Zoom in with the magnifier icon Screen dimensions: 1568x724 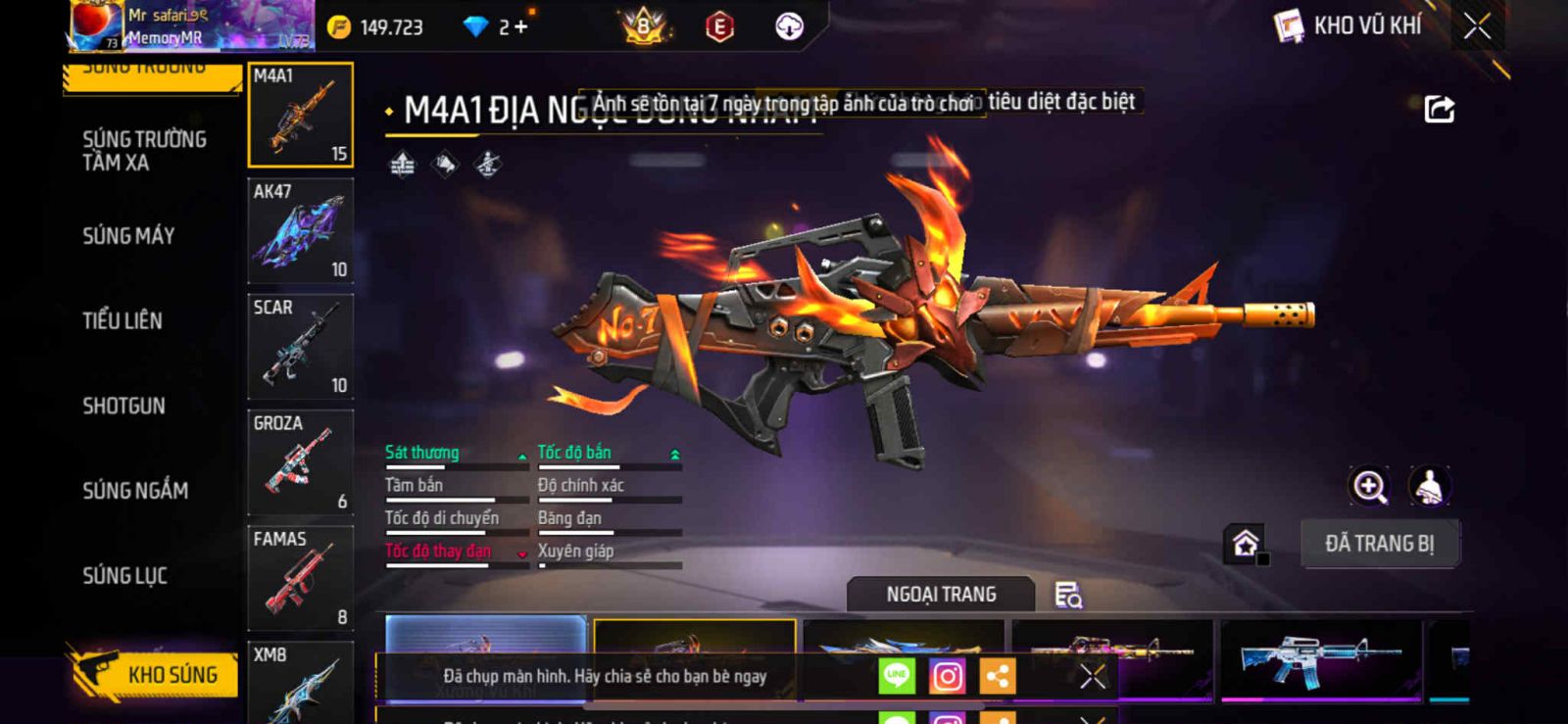[x=1369, y=486]
